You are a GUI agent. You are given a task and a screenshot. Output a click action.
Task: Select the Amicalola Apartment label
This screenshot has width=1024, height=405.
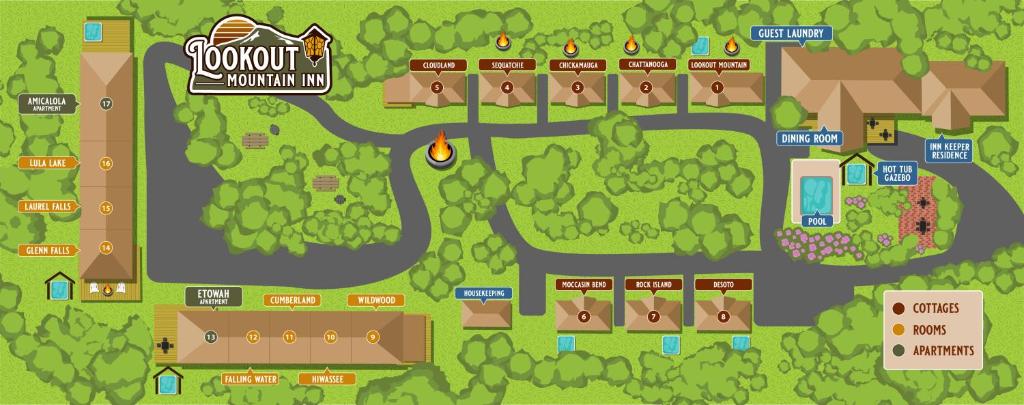tap(48, 103)
